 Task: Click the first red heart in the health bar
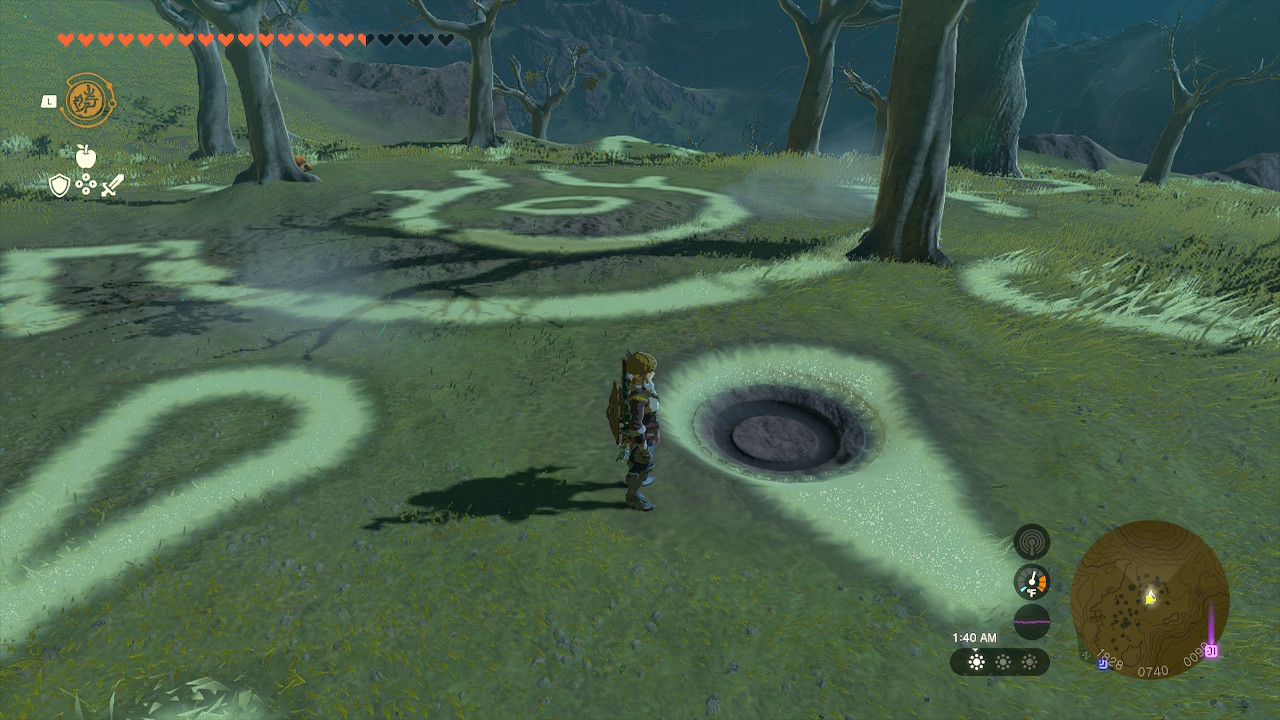pos(66,39)
